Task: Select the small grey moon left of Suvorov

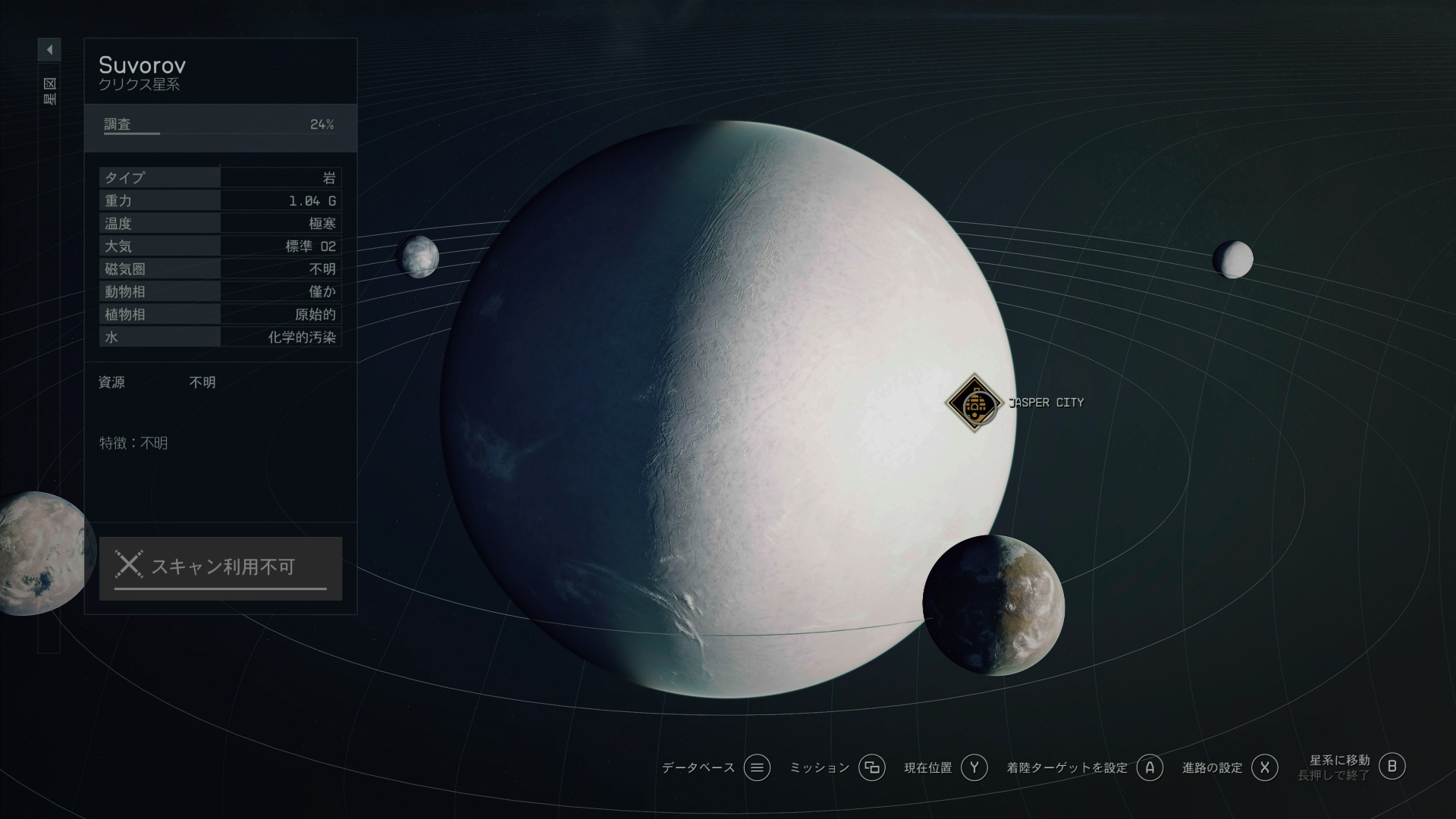Action: point(418,256)
